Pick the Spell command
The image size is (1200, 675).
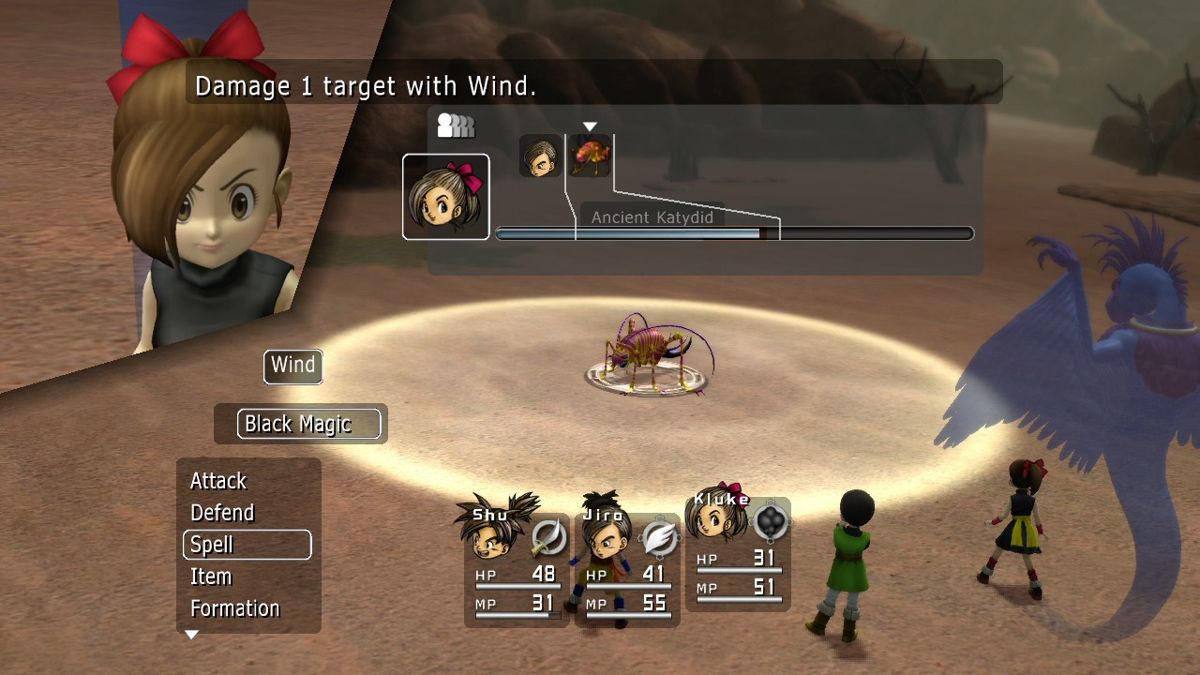pos(247,545)
